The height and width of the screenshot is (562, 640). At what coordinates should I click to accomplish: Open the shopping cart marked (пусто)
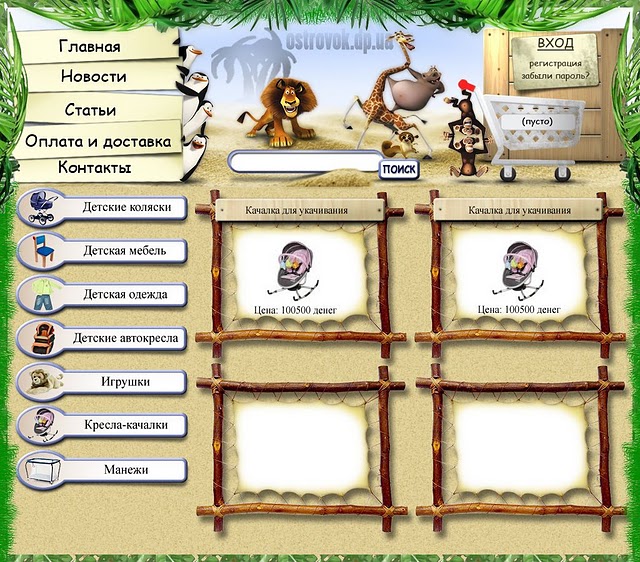[x=536, y=121]
